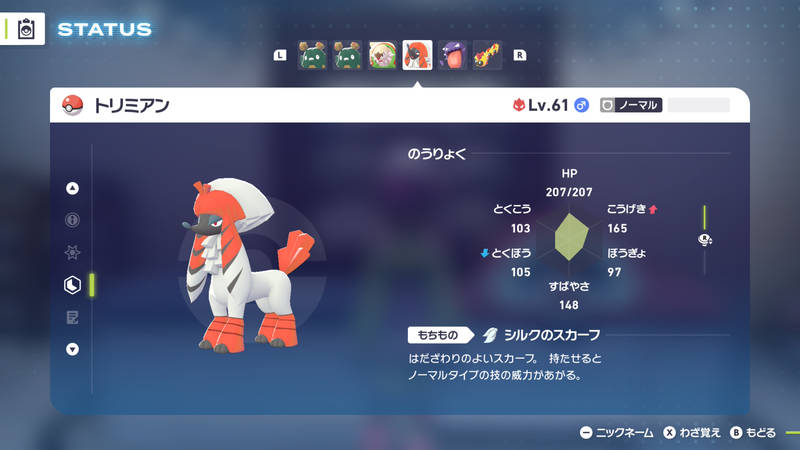Switch to the purple open-mouthed Pokémon
The width and height of the screenshot is (800, 450).
pyautogui.click(x=452, y=55)
